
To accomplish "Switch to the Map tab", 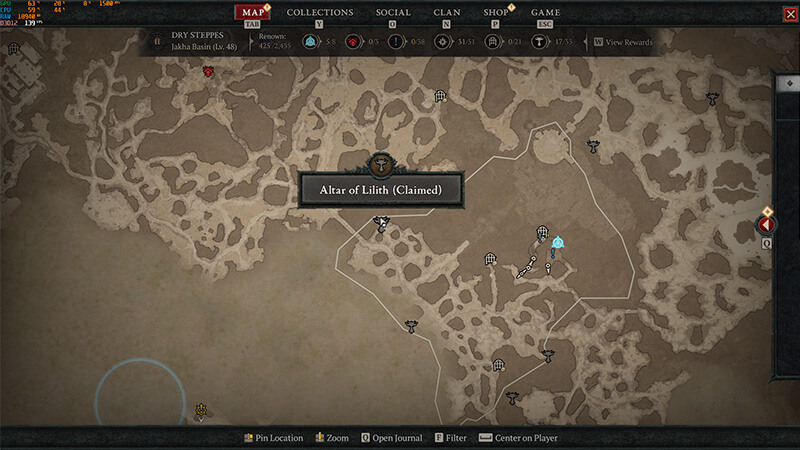I will [254, 13].
